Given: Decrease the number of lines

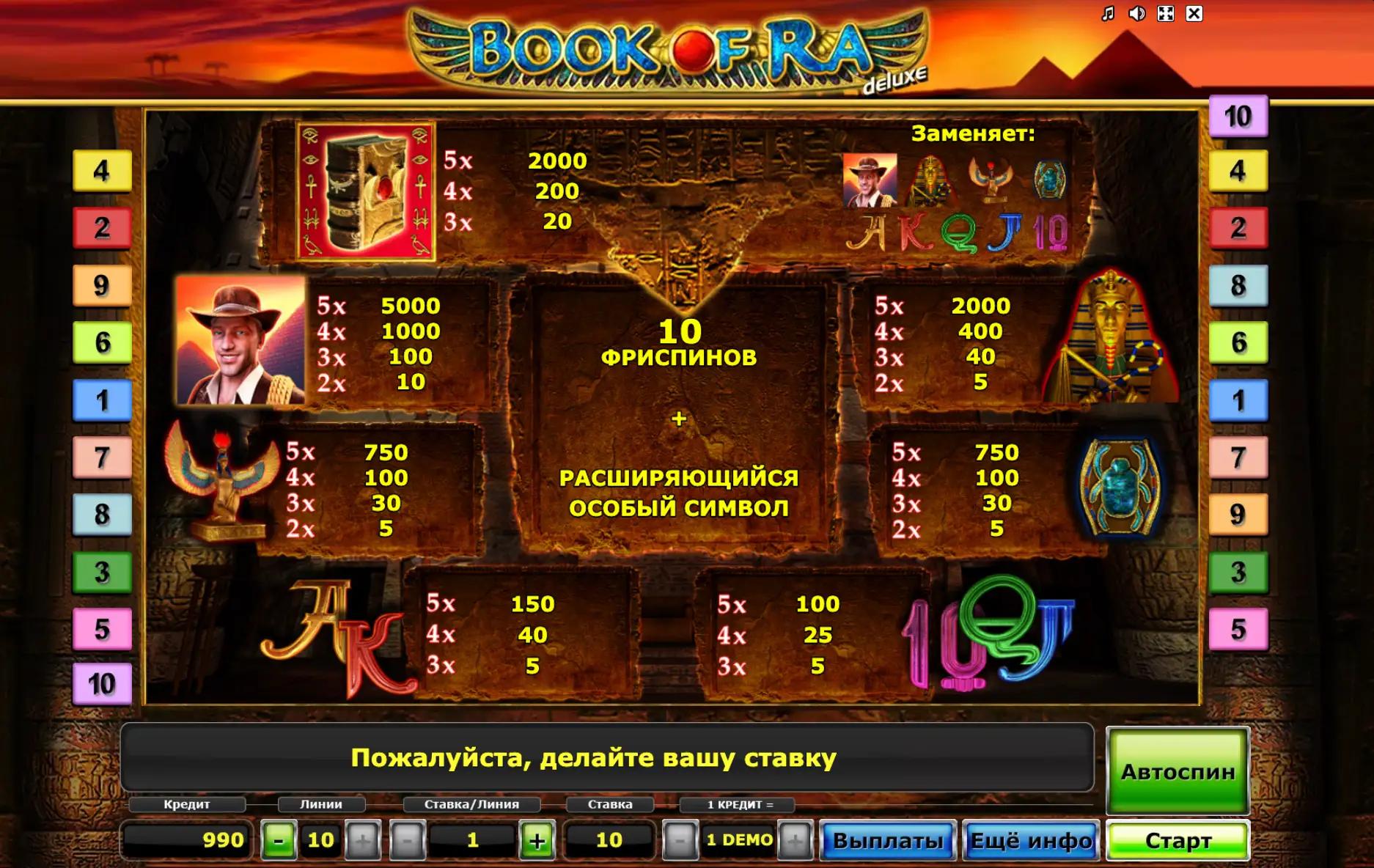Looking at the screenshot, I should tap(279, 840).
